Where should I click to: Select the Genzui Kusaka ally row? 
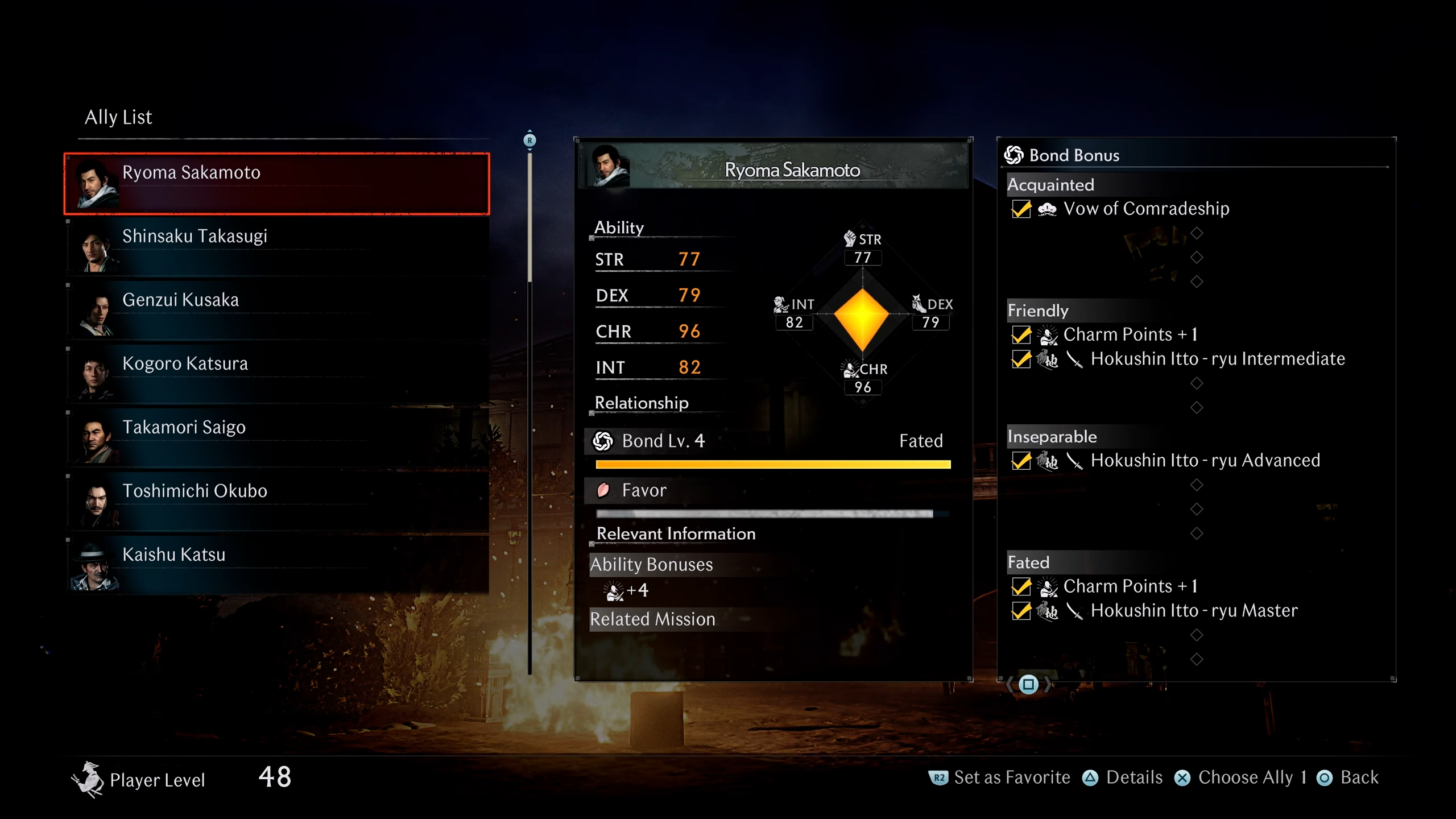tap(276, 311)
